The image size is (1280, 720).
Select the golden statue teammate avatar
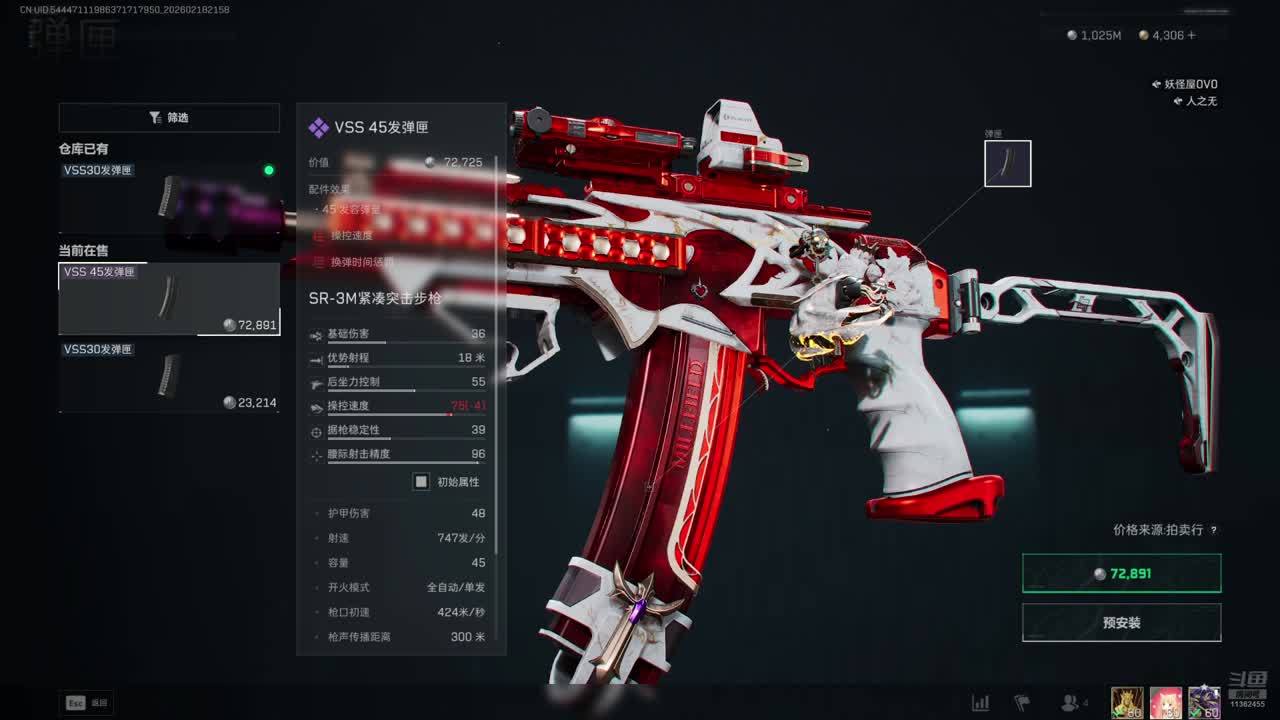pos(1127,702)
